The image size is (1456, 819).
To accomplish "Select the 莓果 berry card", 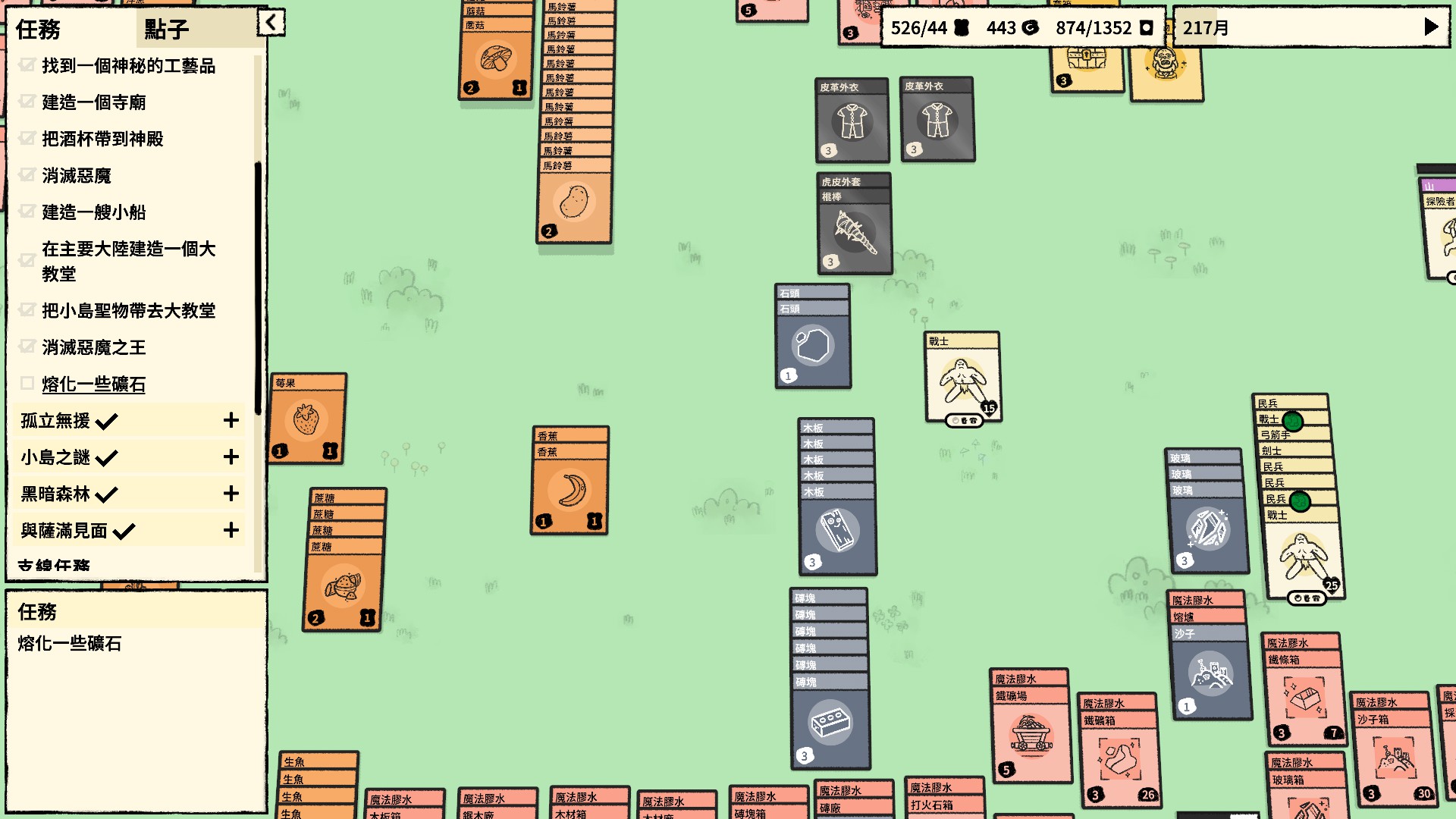I will point(307,419).
